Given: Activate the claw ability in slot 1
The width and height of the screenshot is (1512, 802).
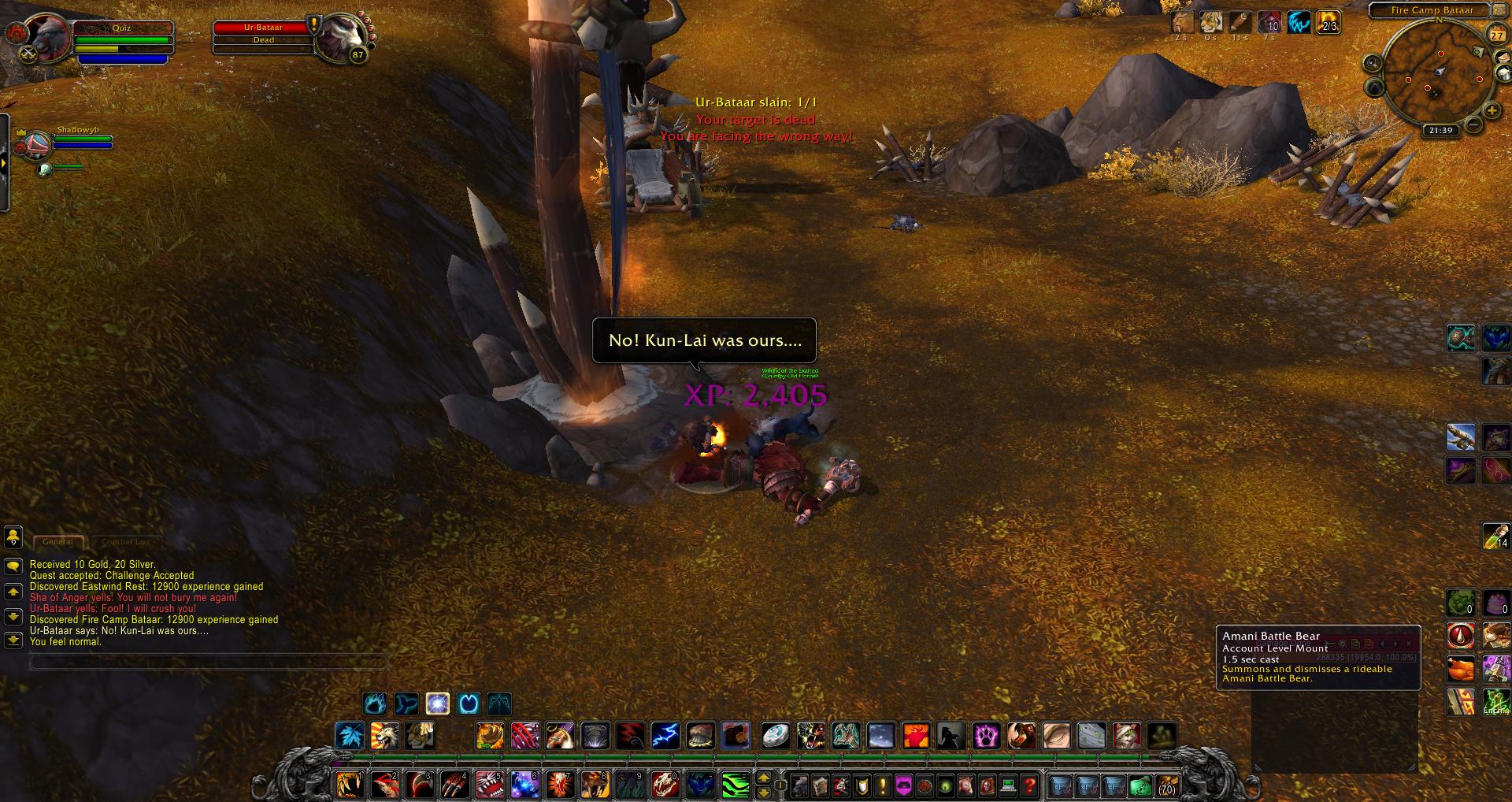Looking at the screenshot, I should pyautogui.click(x=350, y=785).
